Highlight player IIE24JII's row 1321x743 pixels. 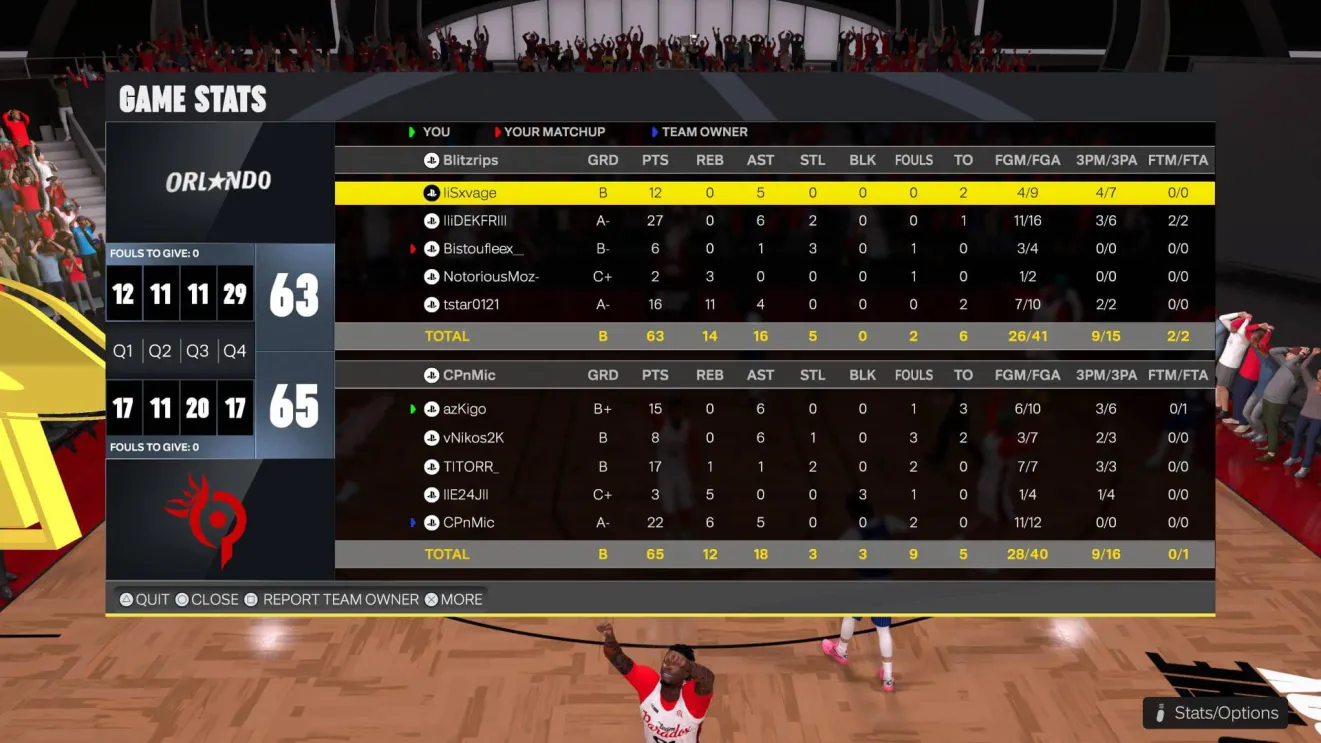tap(465, 495)
